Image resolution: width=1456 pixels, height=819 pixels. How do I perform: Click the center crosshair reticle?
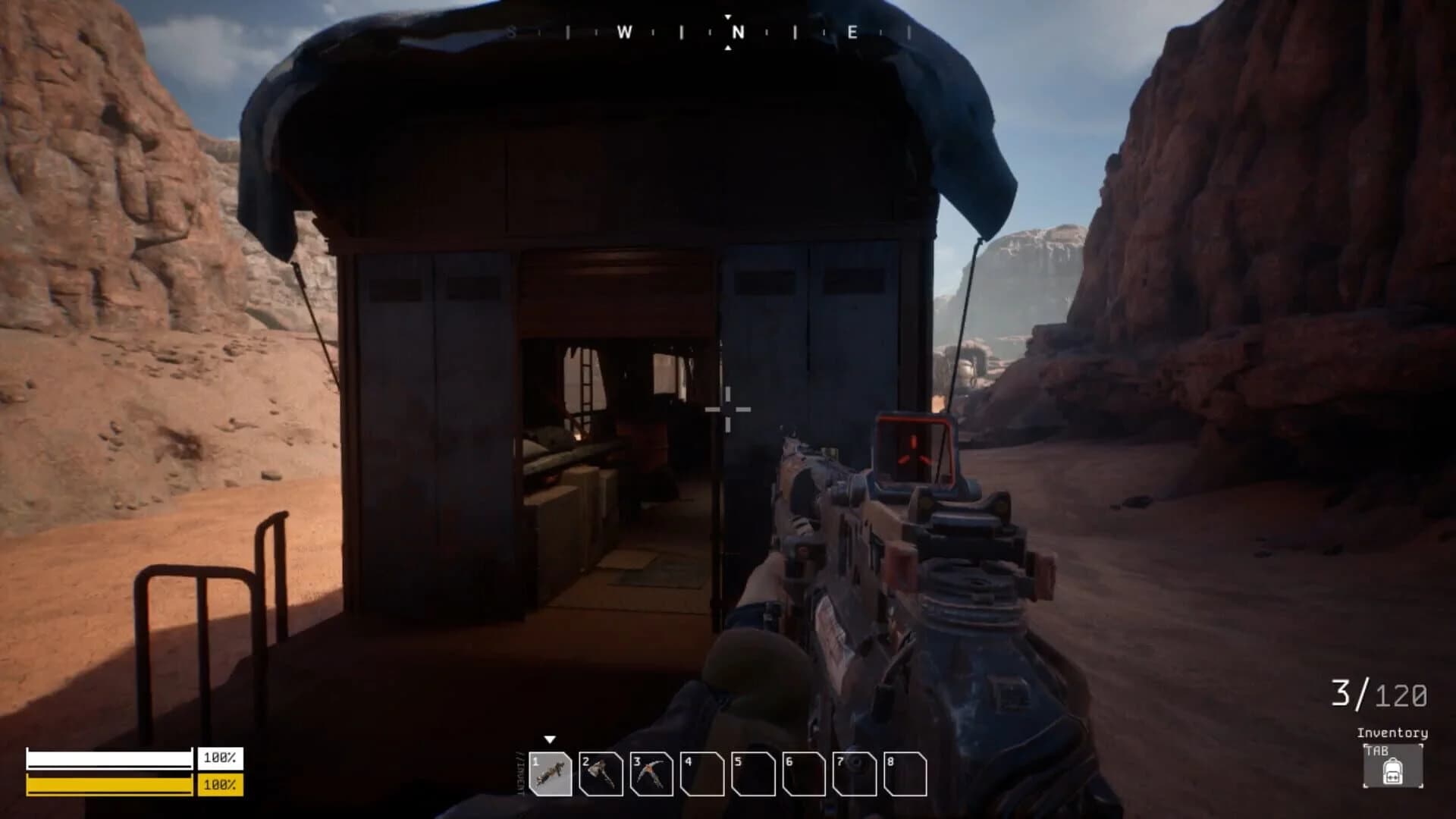pyautogui.click(x=728, y=409)
